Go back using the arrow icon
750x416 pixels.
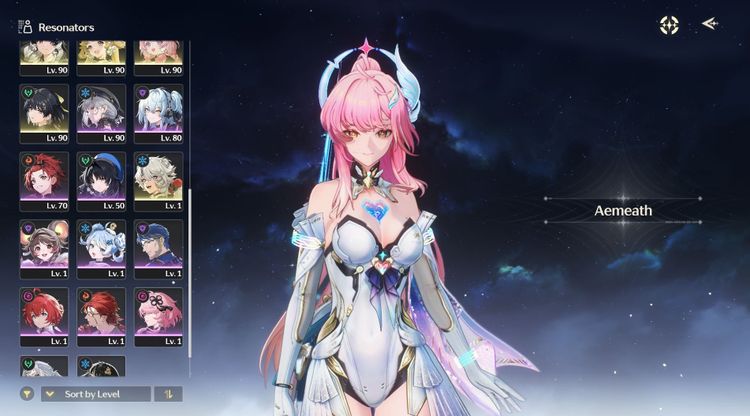710,24
